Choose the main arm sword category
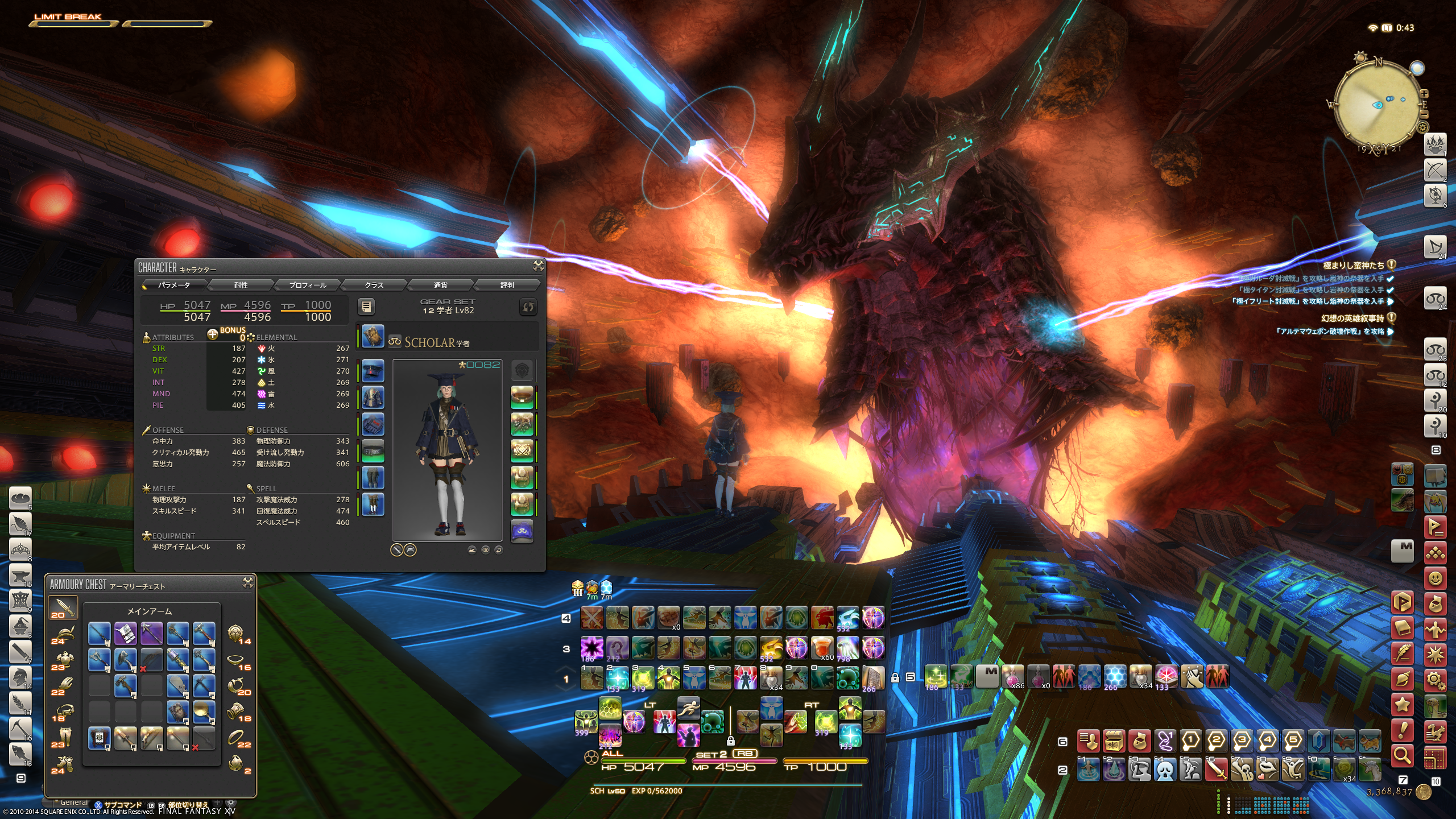Screen dimensions: 1456x819 (x=63, y=608)
